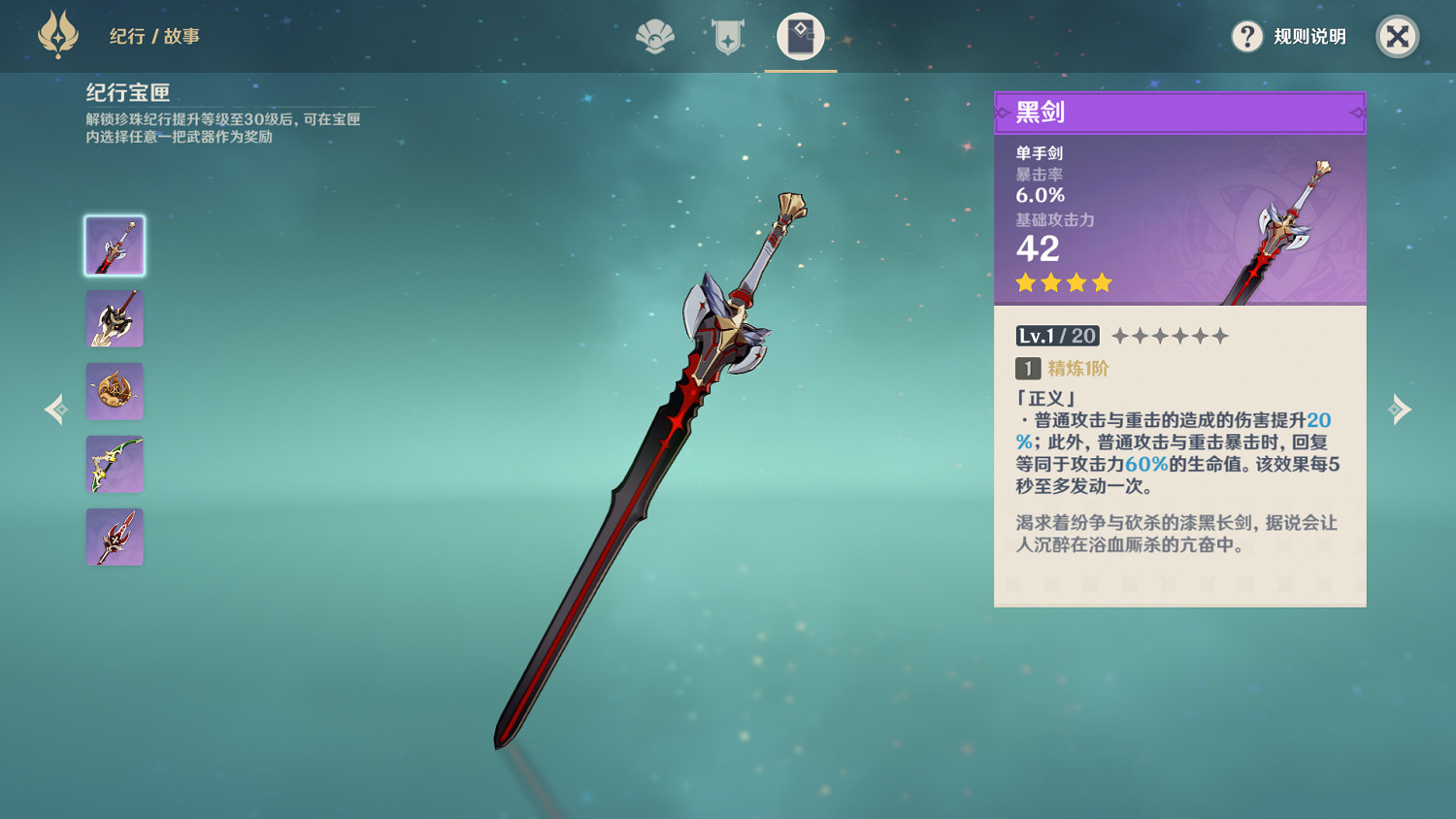The width and height of the screenshot is (1456, 819).
Task: Collapse to previous weapon with left arrow
Action: click(x=56, y=409)
